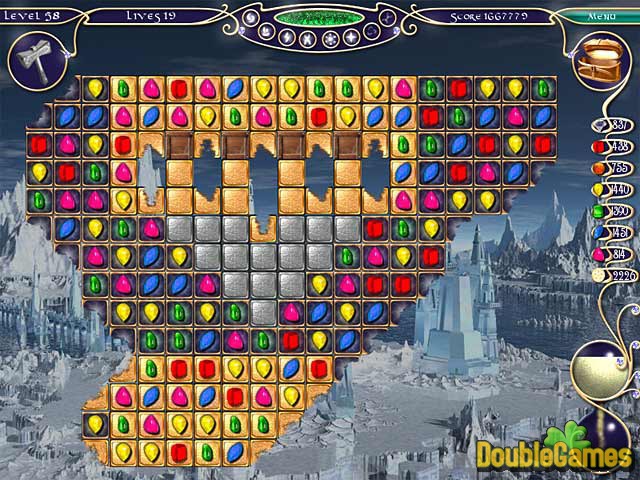Trigger the ring of dots power
This screenshot has width=640, height=480.
pyautogui.click(x=329, y=39)
